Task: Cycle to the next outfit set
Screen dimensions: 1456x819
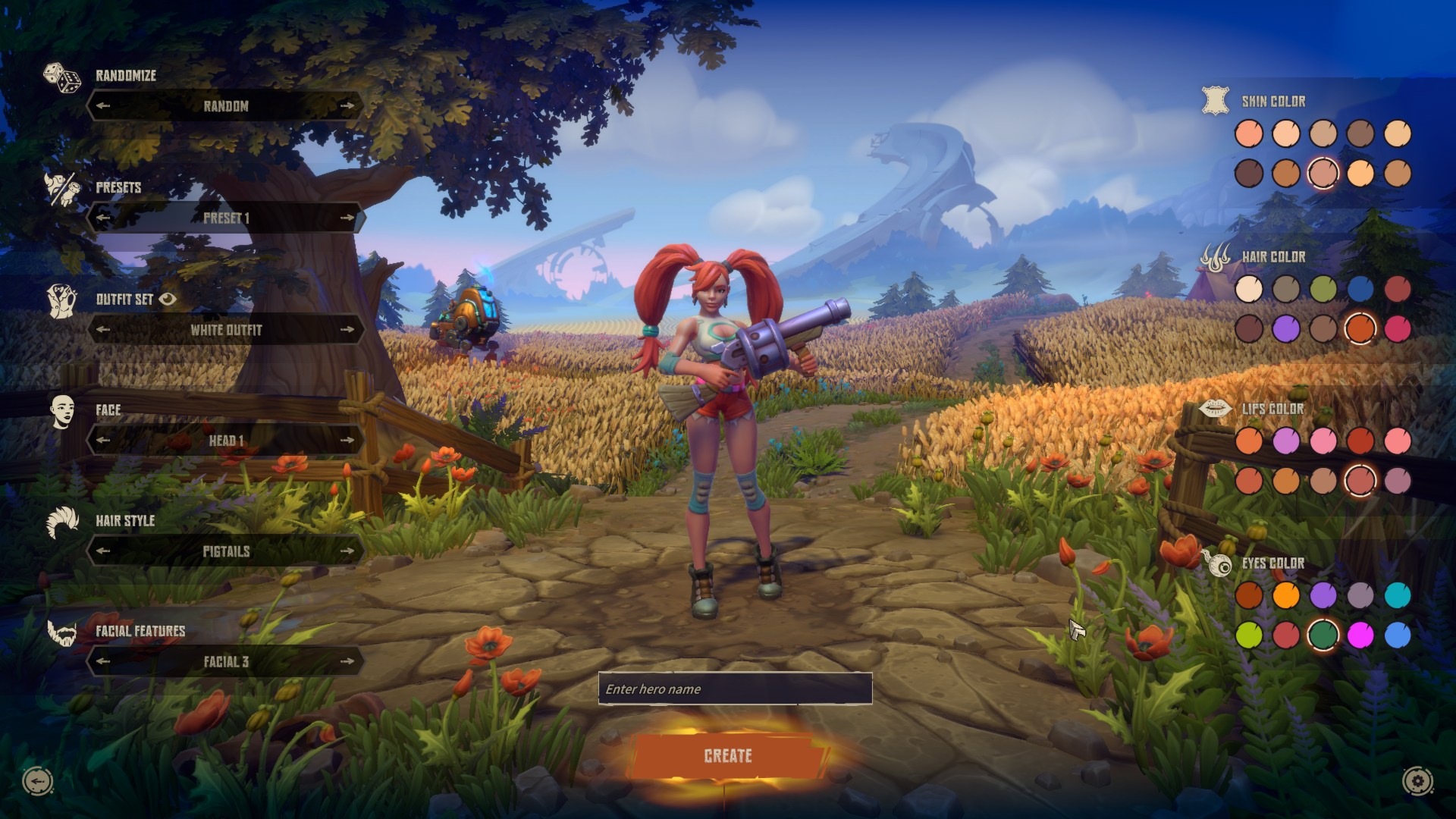Action: [x=347, y=329]
